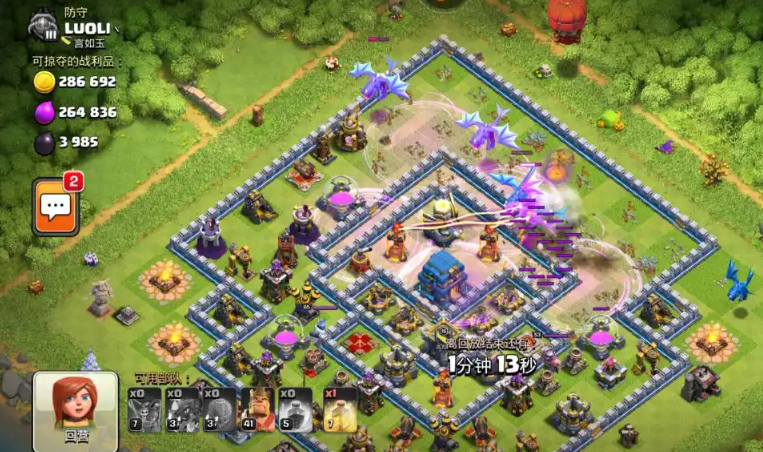Click defender LUOLI's league badge

click(x=43, y=26)
